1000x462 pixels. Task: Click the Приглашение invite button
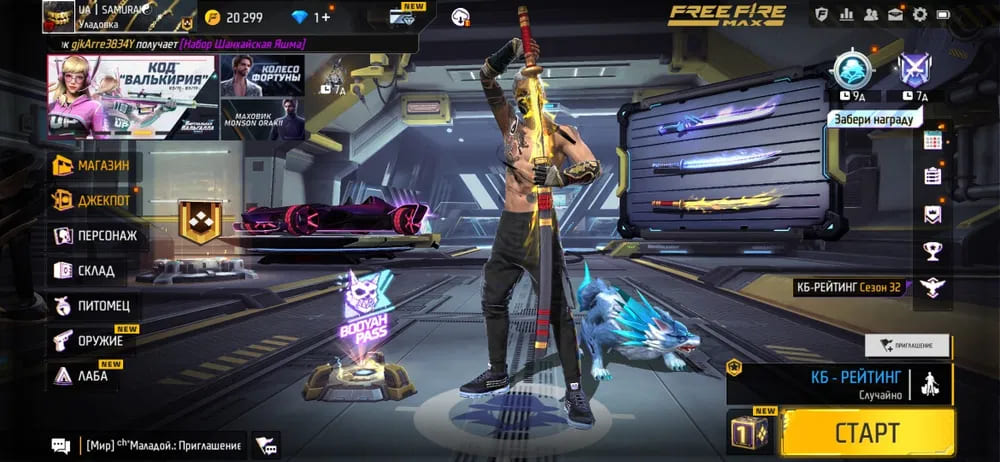906,345
